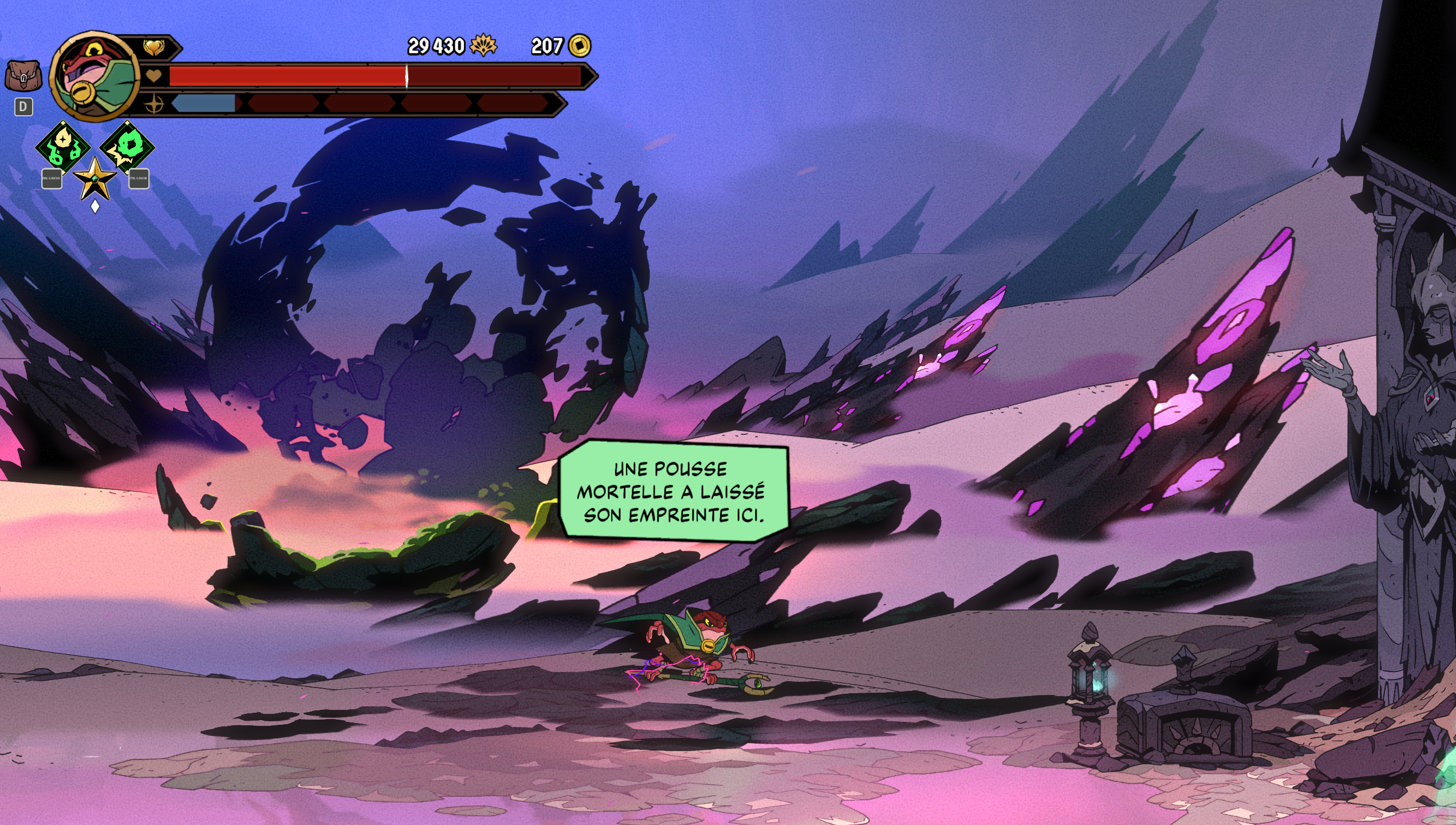This screenshot has width=1456, height=825.
Task: Select the golden star emblem
Action: tap(95, 179)
